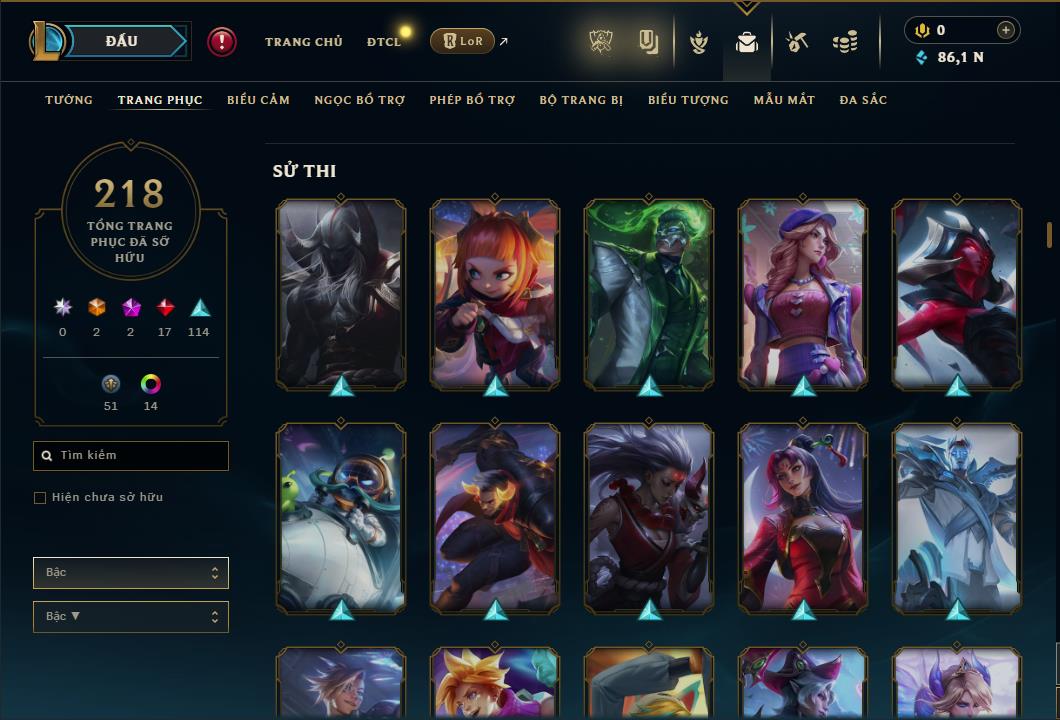Open the collection backpack icon
1060x720 pixels.
click(x=746, y=42)
